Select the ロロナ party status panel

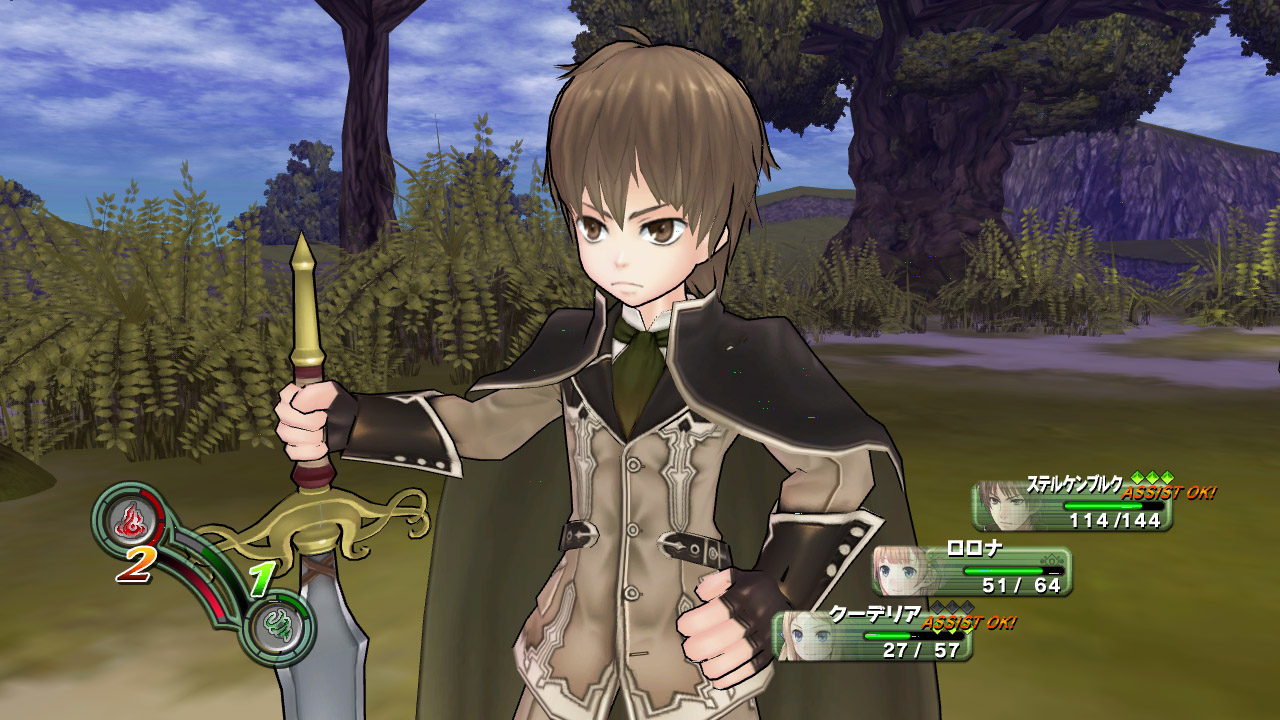[972, 571]
